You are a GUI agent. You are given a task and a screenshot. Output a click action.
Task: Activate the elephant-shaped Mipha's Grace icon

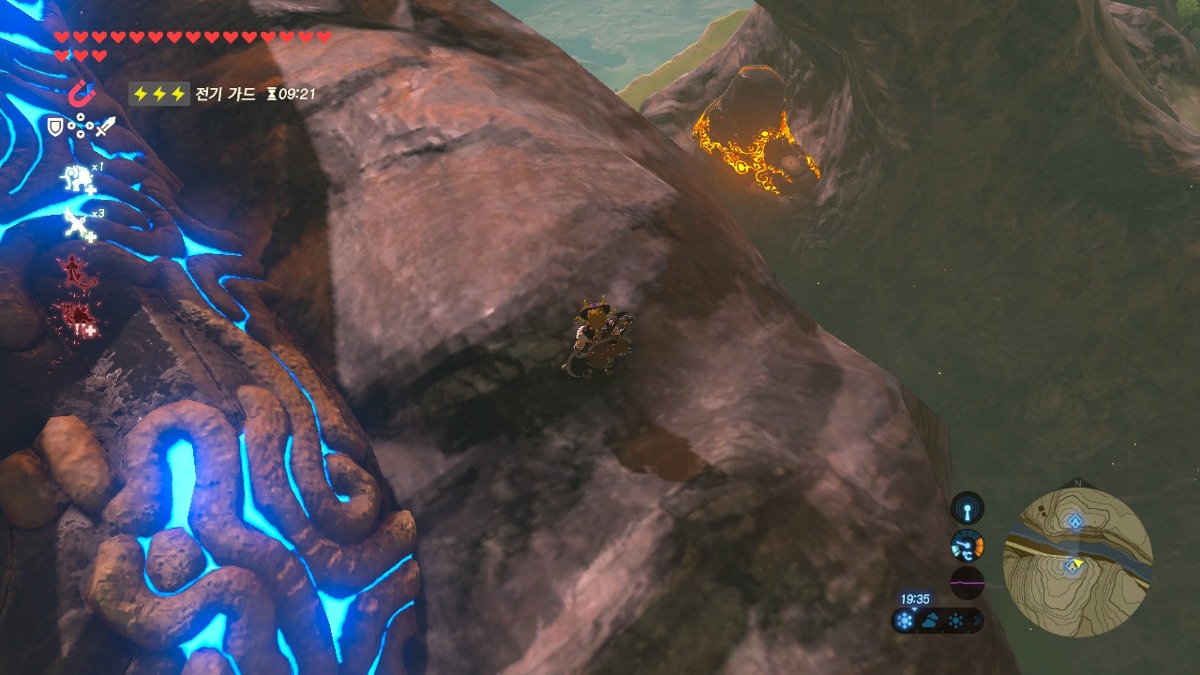(78, 179)
